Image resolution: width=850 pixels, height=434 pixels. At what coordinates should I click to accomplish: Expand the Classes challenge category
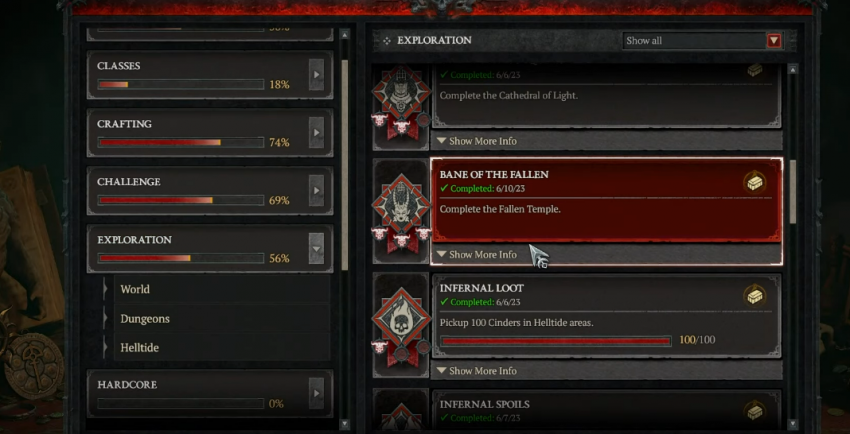click(317, 74)
